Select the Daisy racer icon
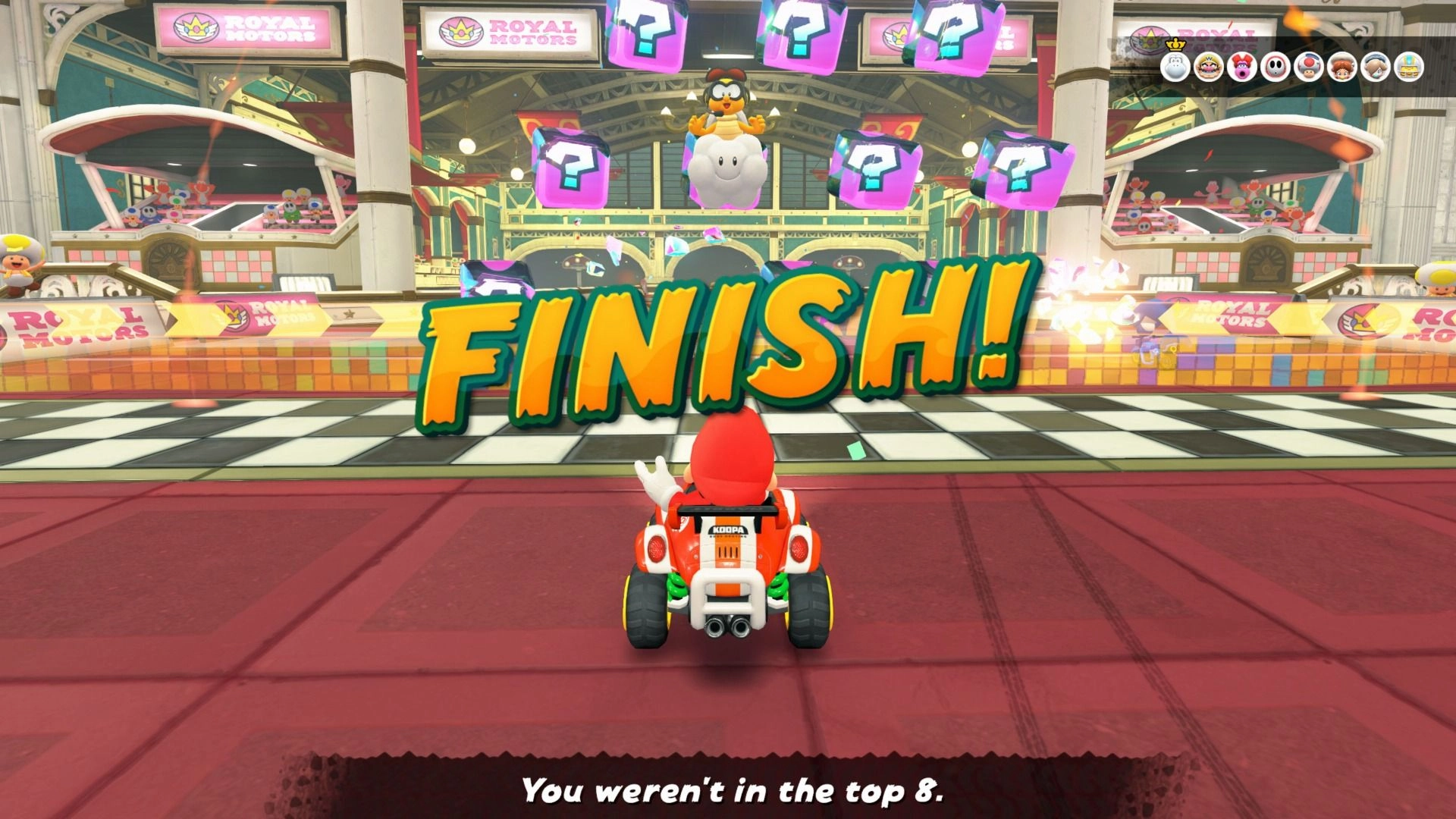Image resolution: width=1456 pixels, height=819 pixels. click(x=1342, y=67)
